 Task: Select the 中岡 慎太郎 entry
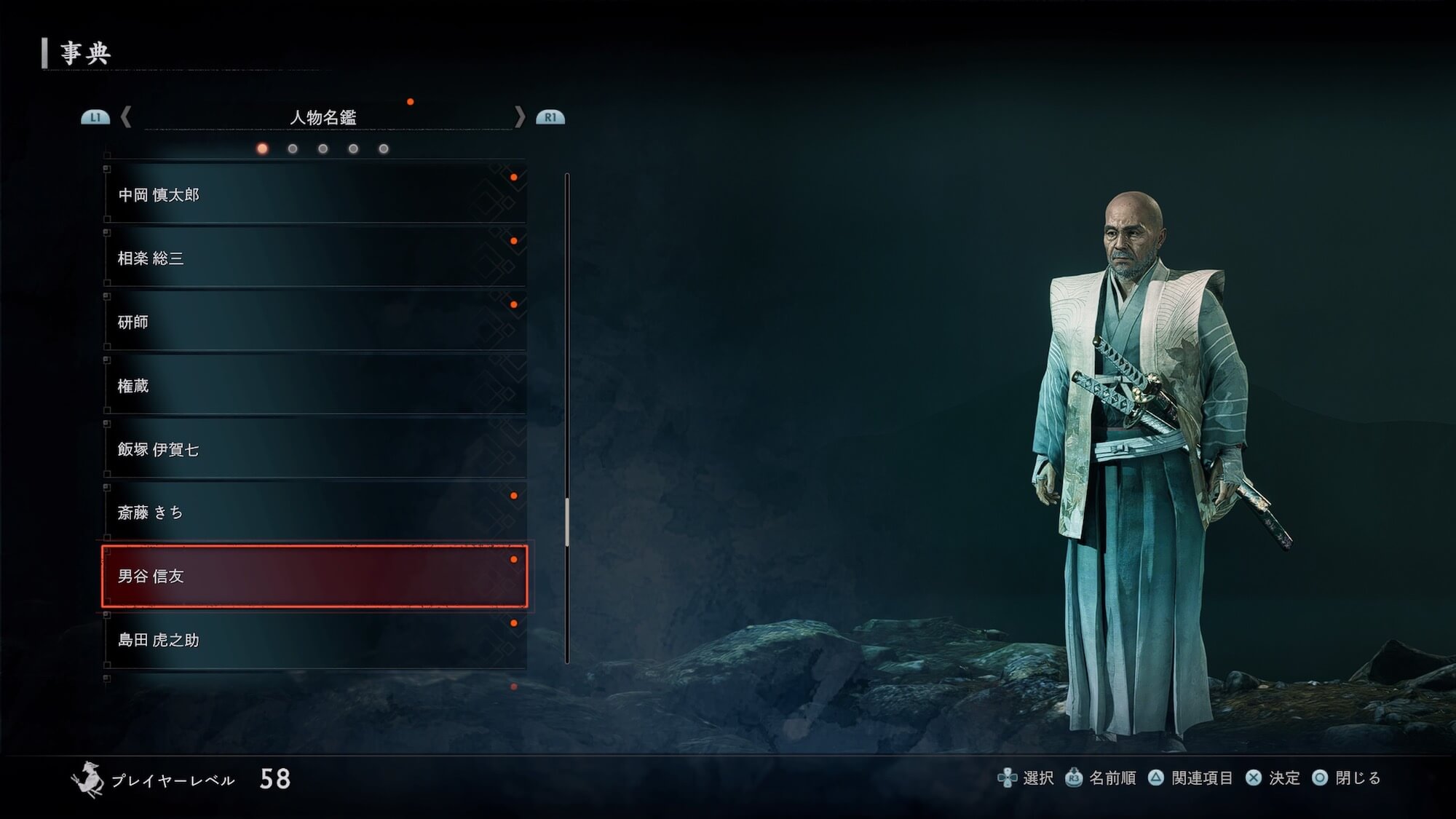pyautogui.click(x=314, y=194)
